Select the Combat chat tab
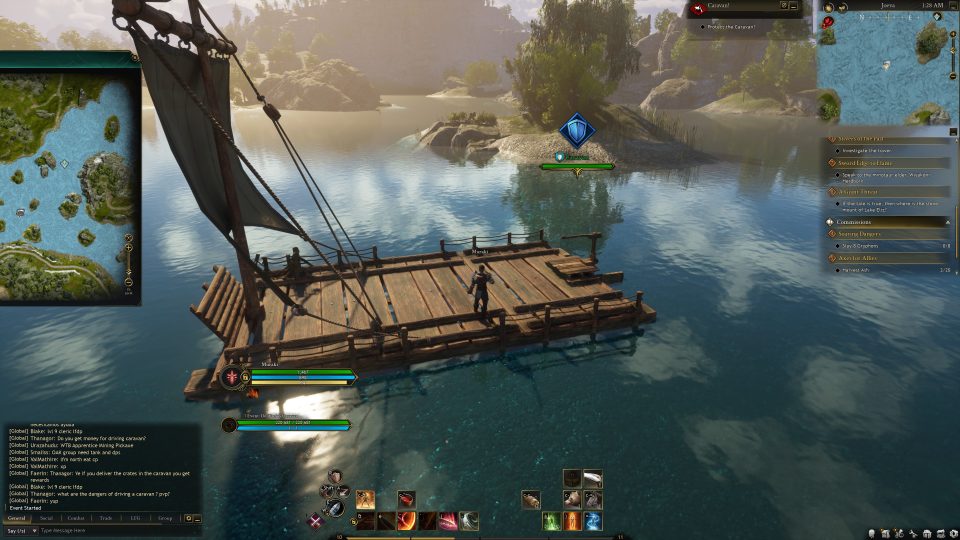 coord(76,518)
